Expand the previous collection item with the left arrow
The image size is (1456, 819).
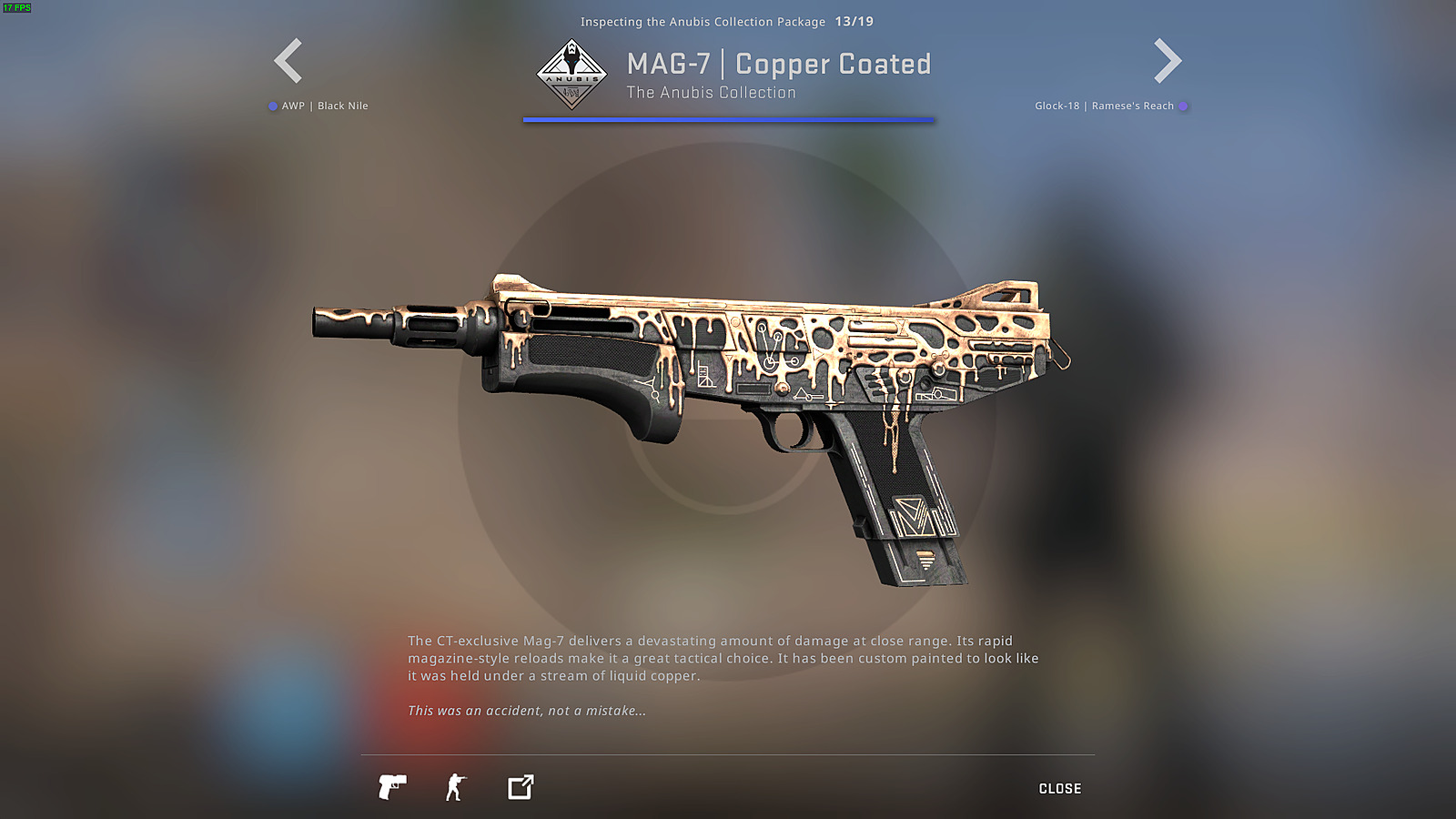click(286, 60)
